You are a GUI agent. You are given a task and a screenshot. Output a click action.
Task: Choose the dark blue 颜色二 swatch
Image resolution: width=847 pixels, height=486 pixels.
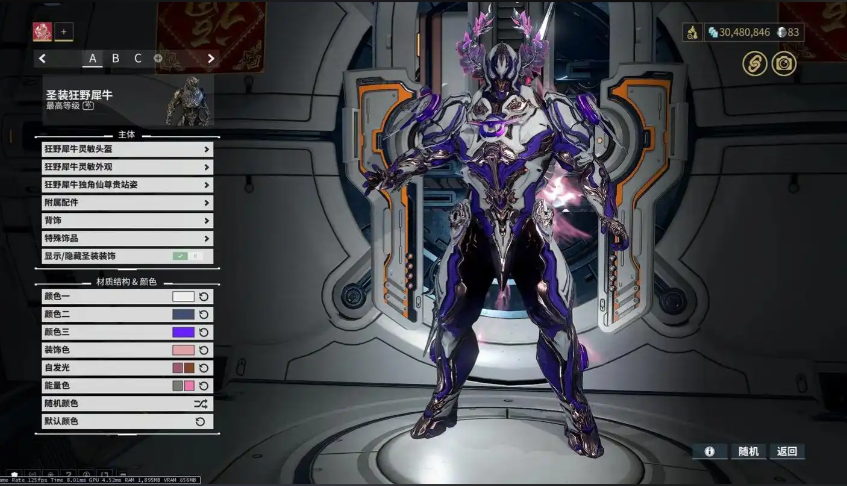coord(183,315)
